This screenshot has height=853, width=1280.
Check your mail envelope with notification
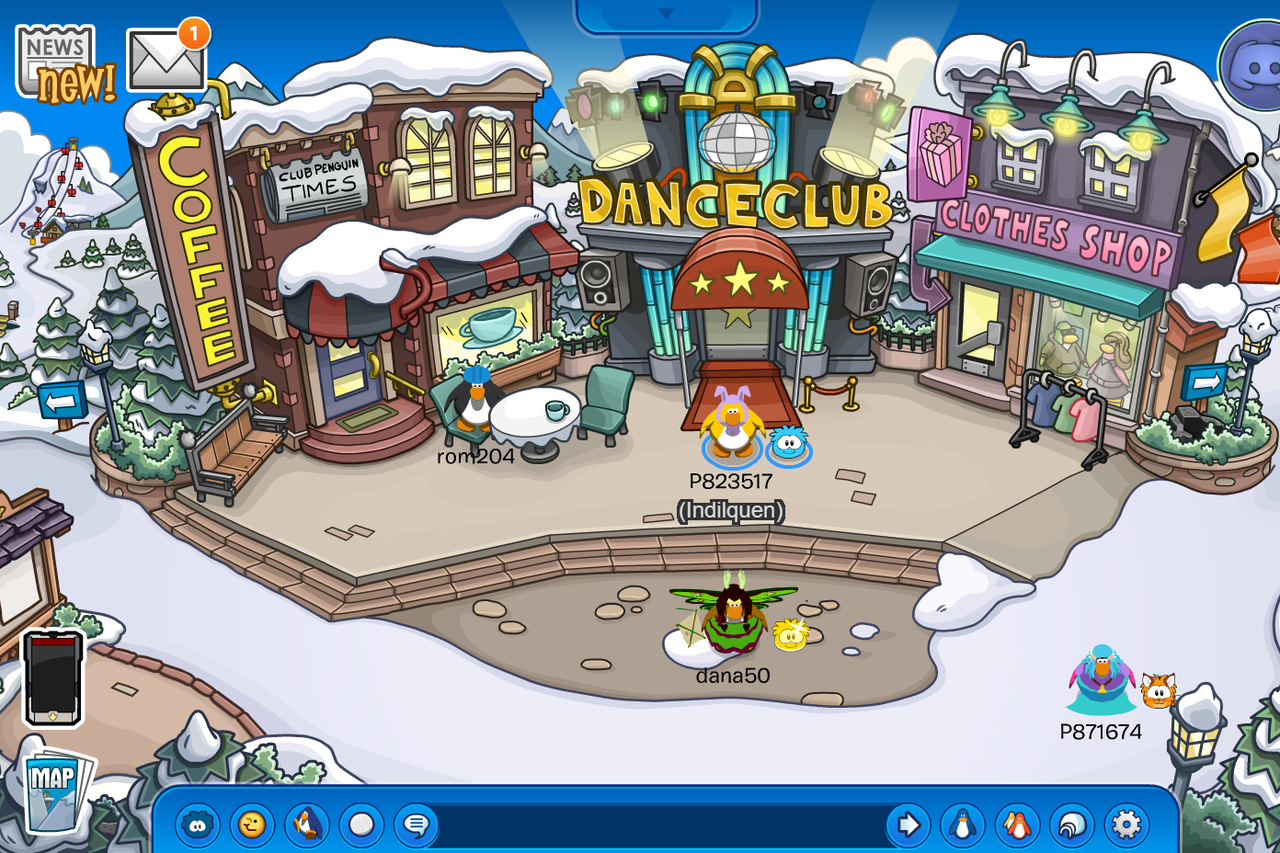pos(166,60)
